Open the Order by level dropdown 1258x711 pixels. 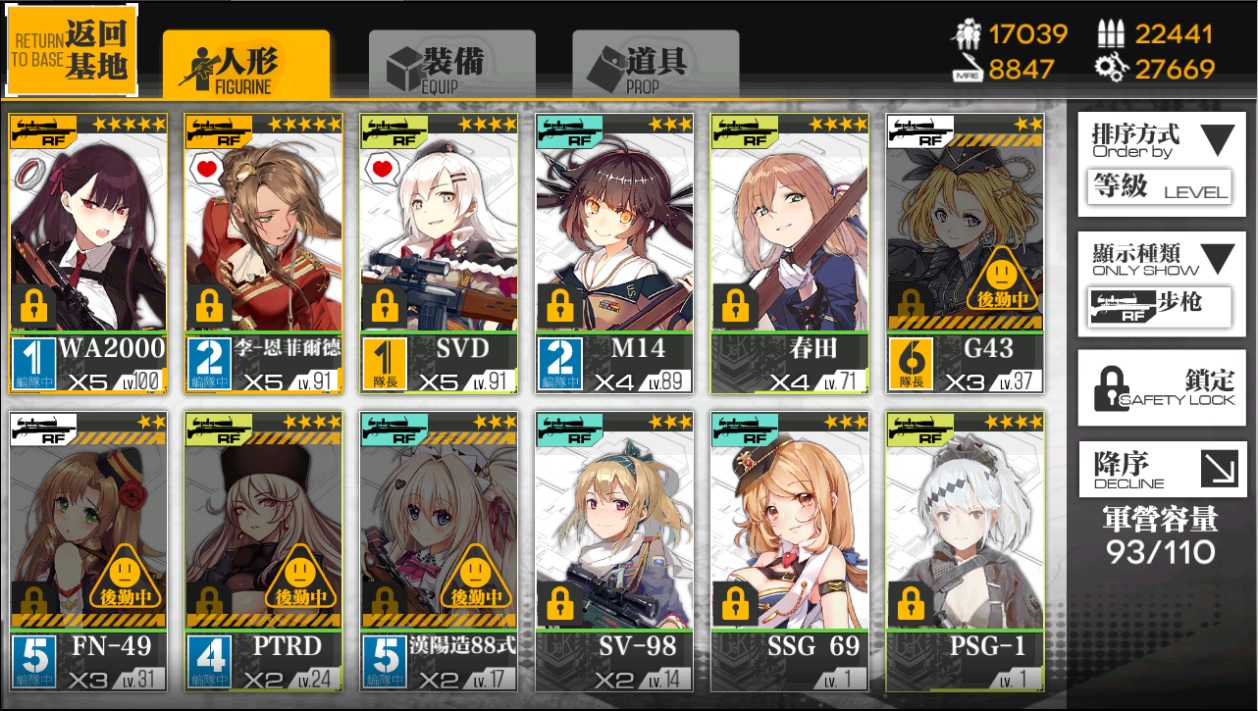(x=1162, y=163)
